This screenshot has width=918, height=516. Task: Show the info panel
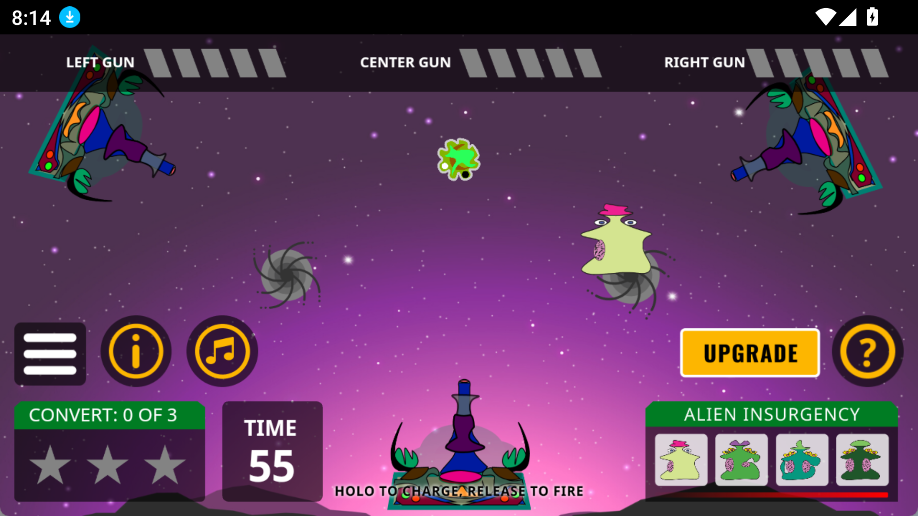coord(136,352)
